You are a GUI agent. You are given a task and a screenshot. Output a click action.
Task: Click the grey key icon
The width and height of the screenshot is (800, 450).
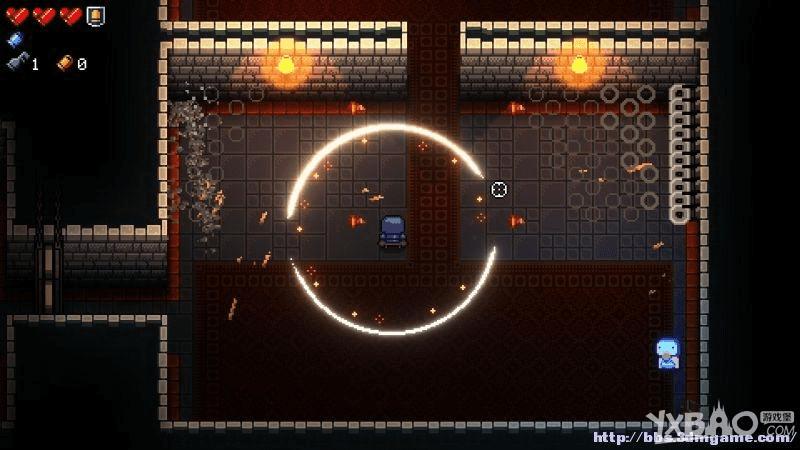[x=17, y=63]
